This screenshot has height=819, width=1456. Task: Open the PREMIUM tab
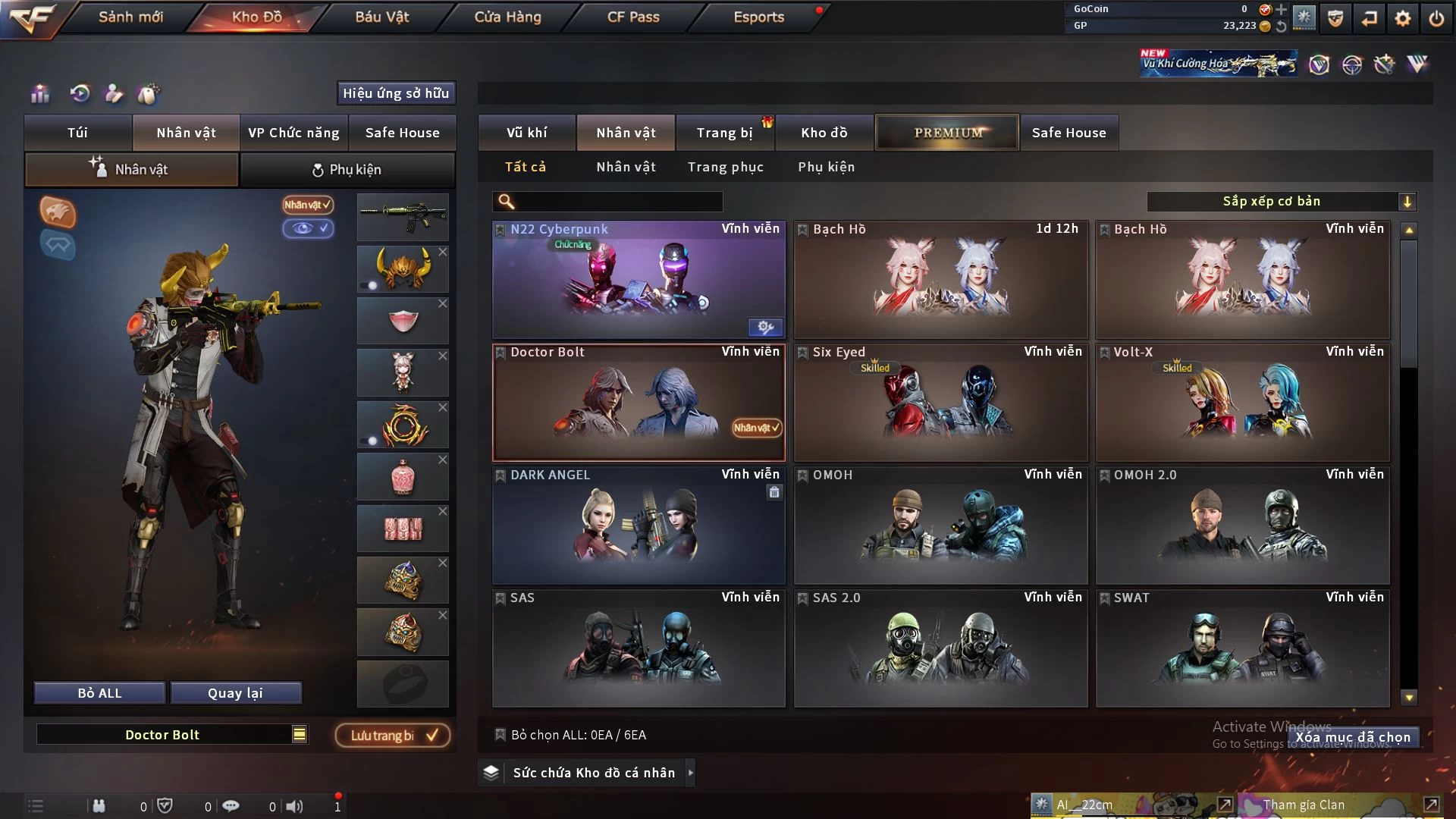[947, 133]
